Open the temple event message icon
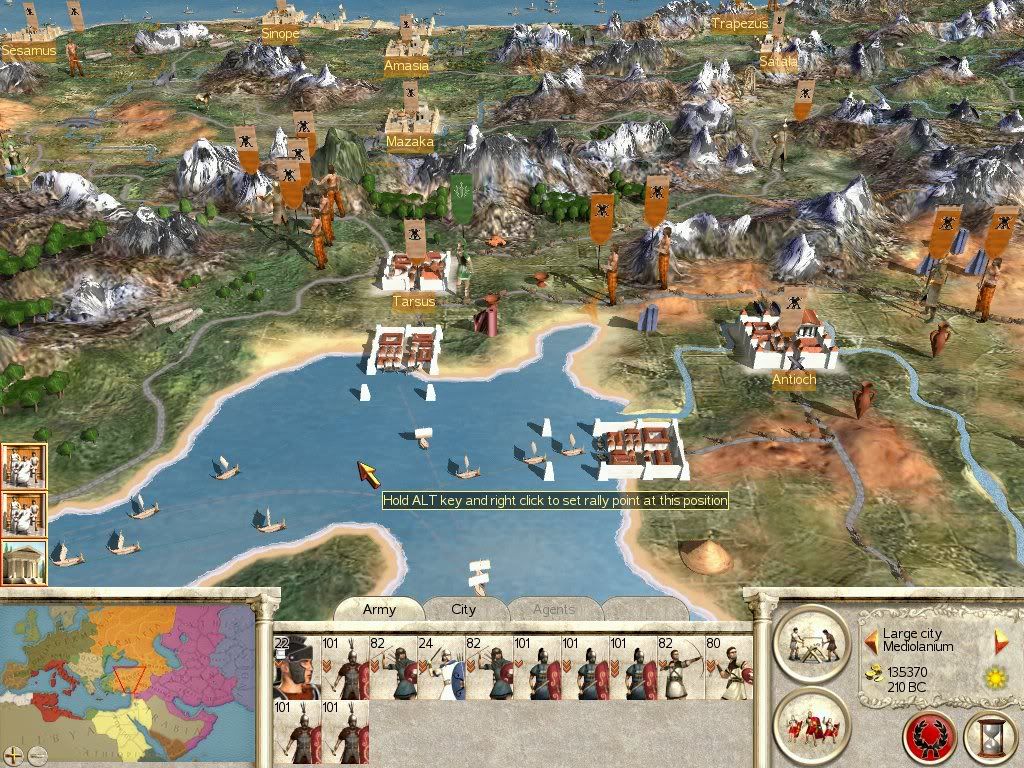This screenshot has width=1024, height=768. (23, 563)
